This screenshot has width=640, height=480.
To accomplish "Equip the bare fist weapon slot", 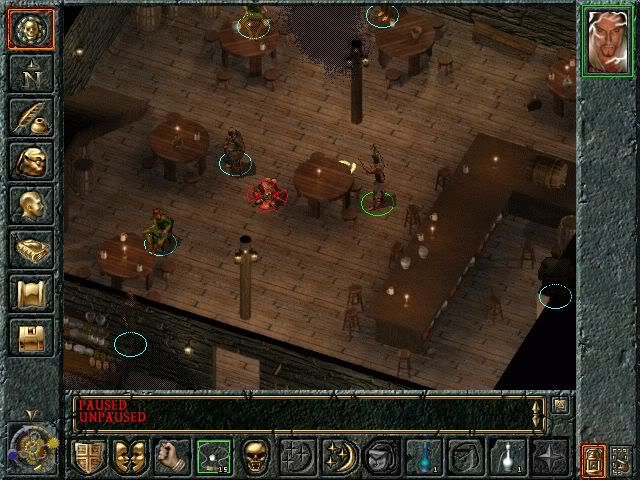I will (x=171, y=456).
